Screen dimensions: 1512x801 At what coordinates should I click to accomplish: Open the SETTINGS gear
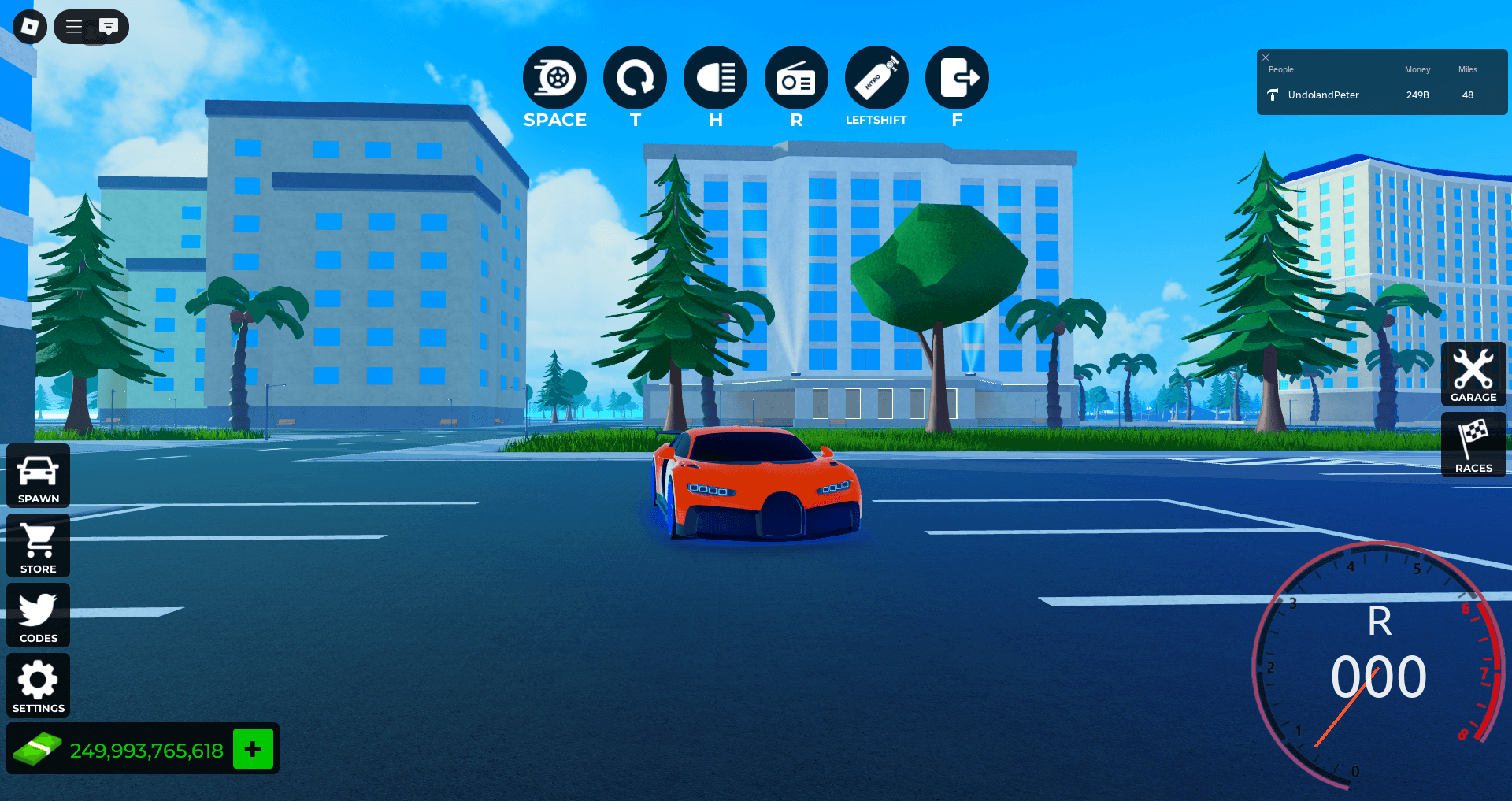point(38,684)
